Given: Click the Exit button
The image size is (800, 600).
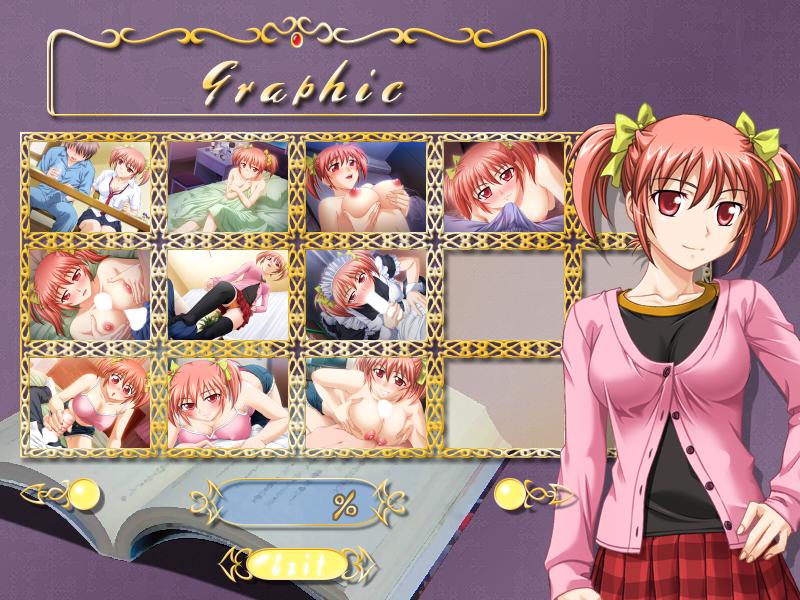Looking at the screenshot, I should coord(298,564).
